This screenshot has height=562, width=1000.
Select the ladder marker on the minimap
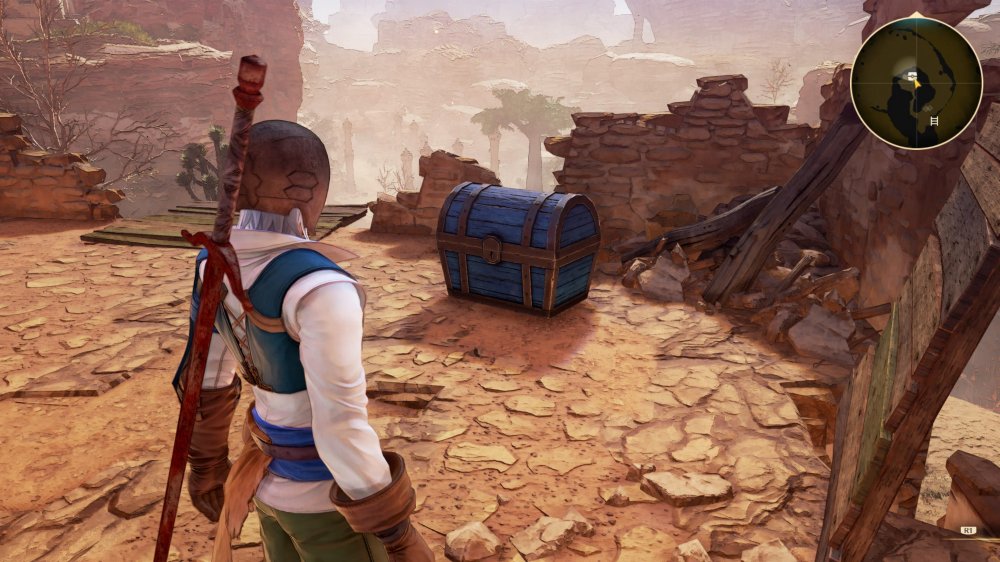pyautogui.click(x=934, y=121)
